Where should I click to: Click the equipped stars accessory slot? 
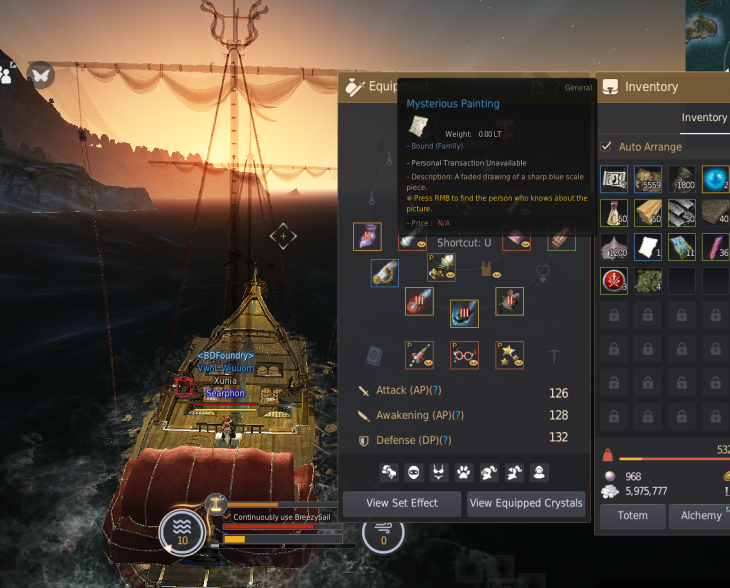[x=509, y=355]
